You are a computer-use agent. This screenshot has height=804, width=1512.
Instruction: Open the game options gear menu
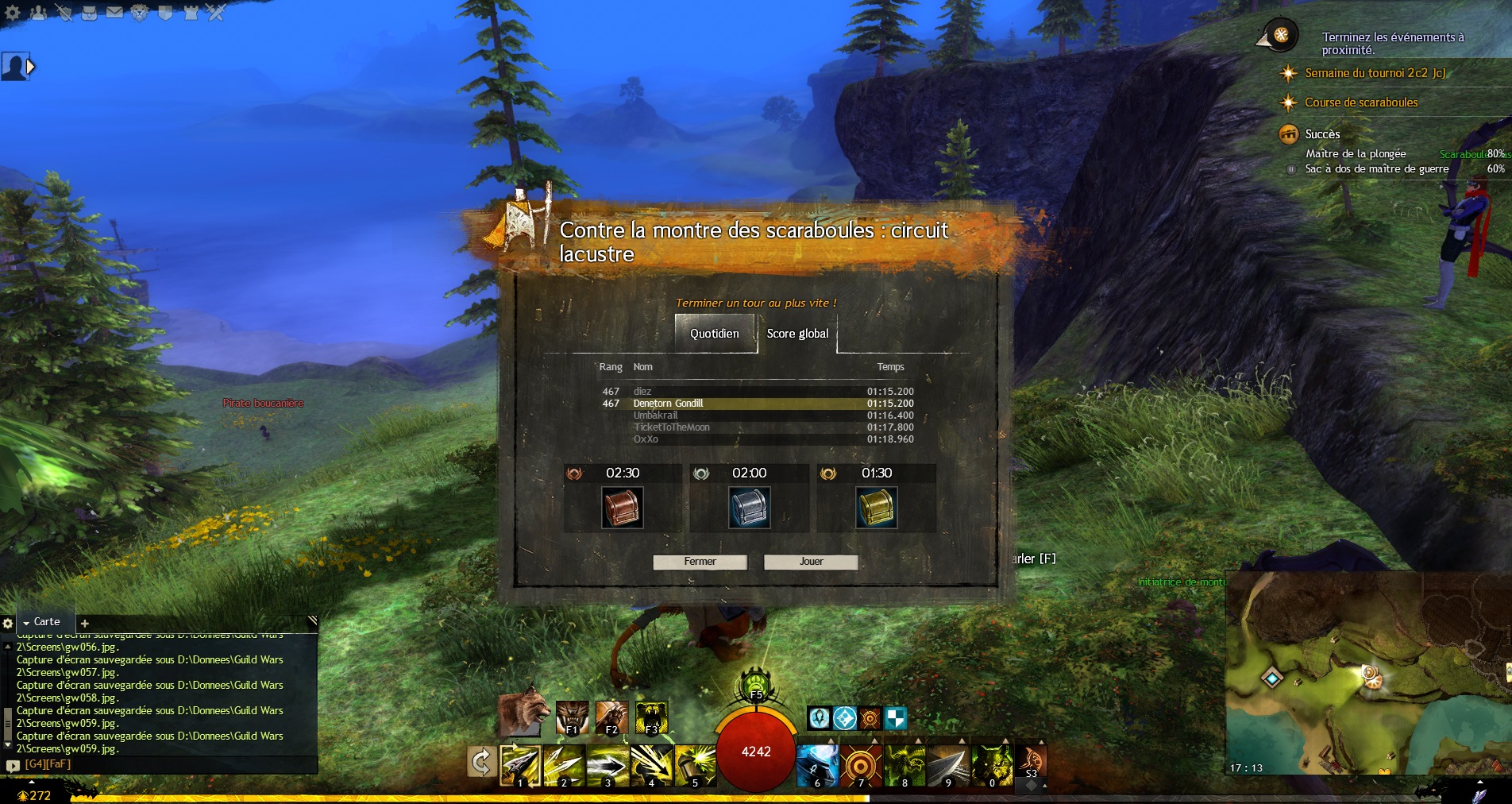click(13, 13)
